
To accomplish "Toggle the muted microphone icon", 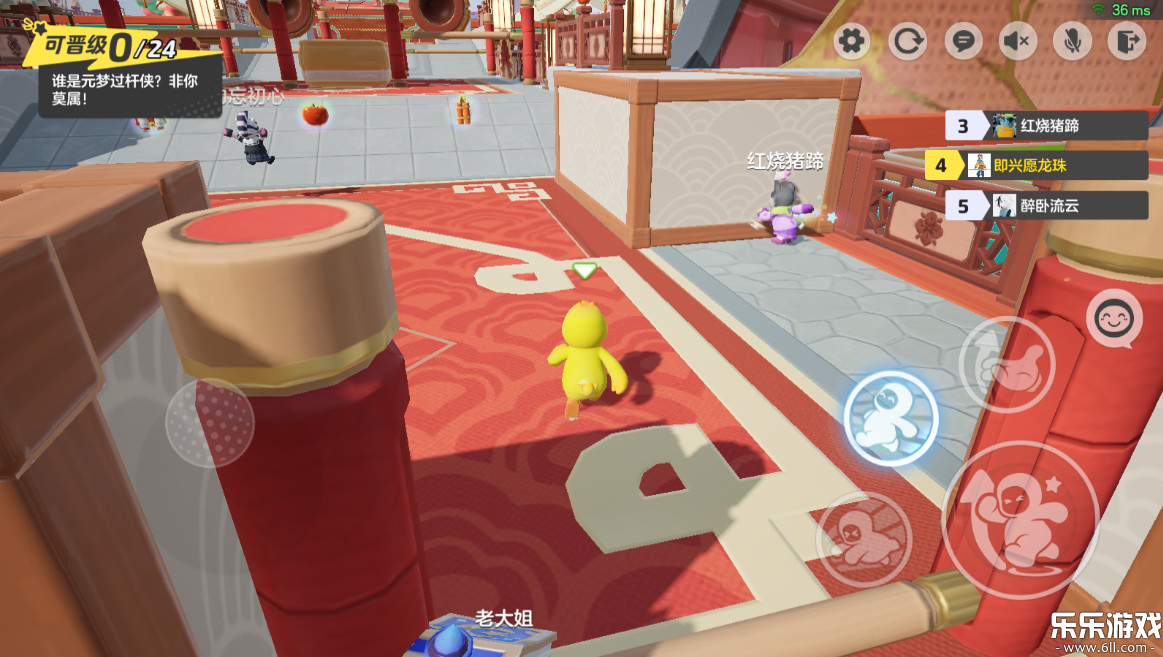I will 1073,41.
